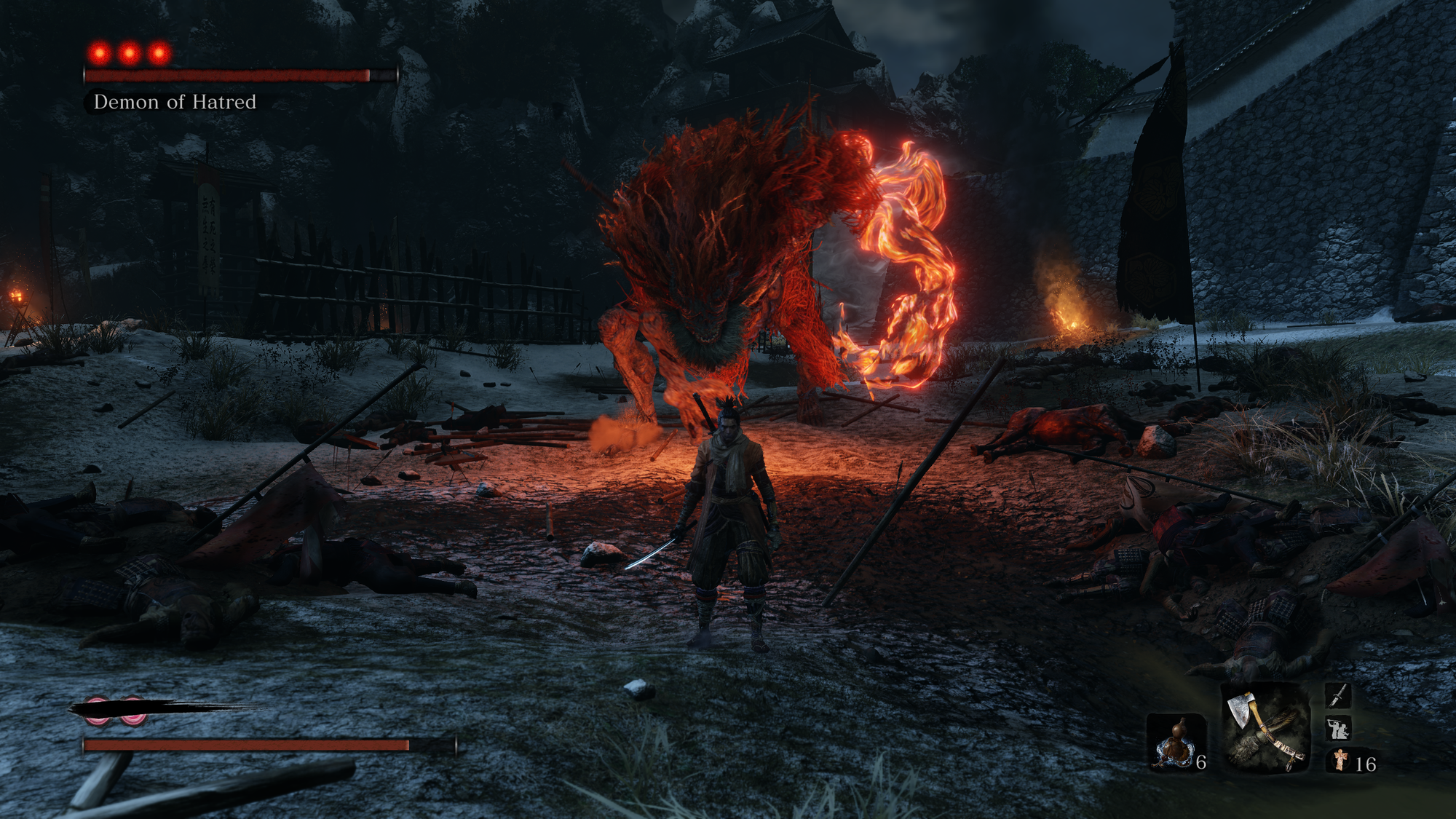Activate the Loaded Axe prosthetic tool

(x=1265, y=728)
